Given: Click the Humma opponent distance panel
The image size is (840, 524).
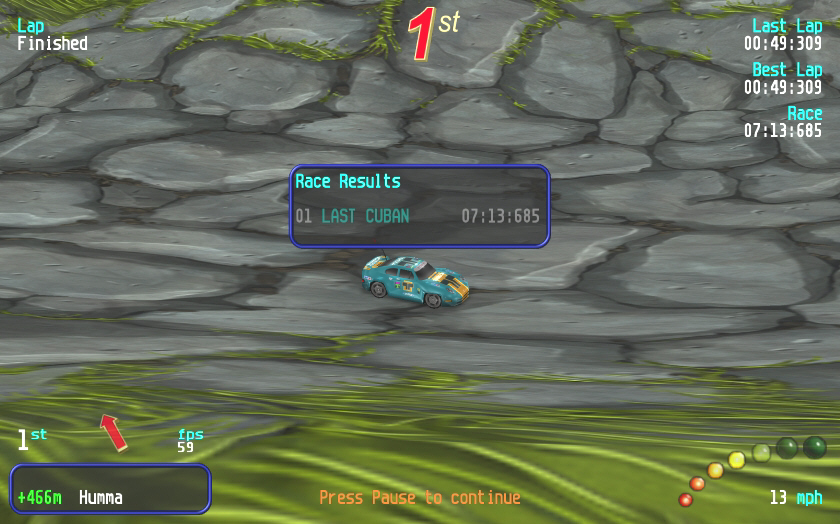Looking at the screenshot, I should point(110,489).
